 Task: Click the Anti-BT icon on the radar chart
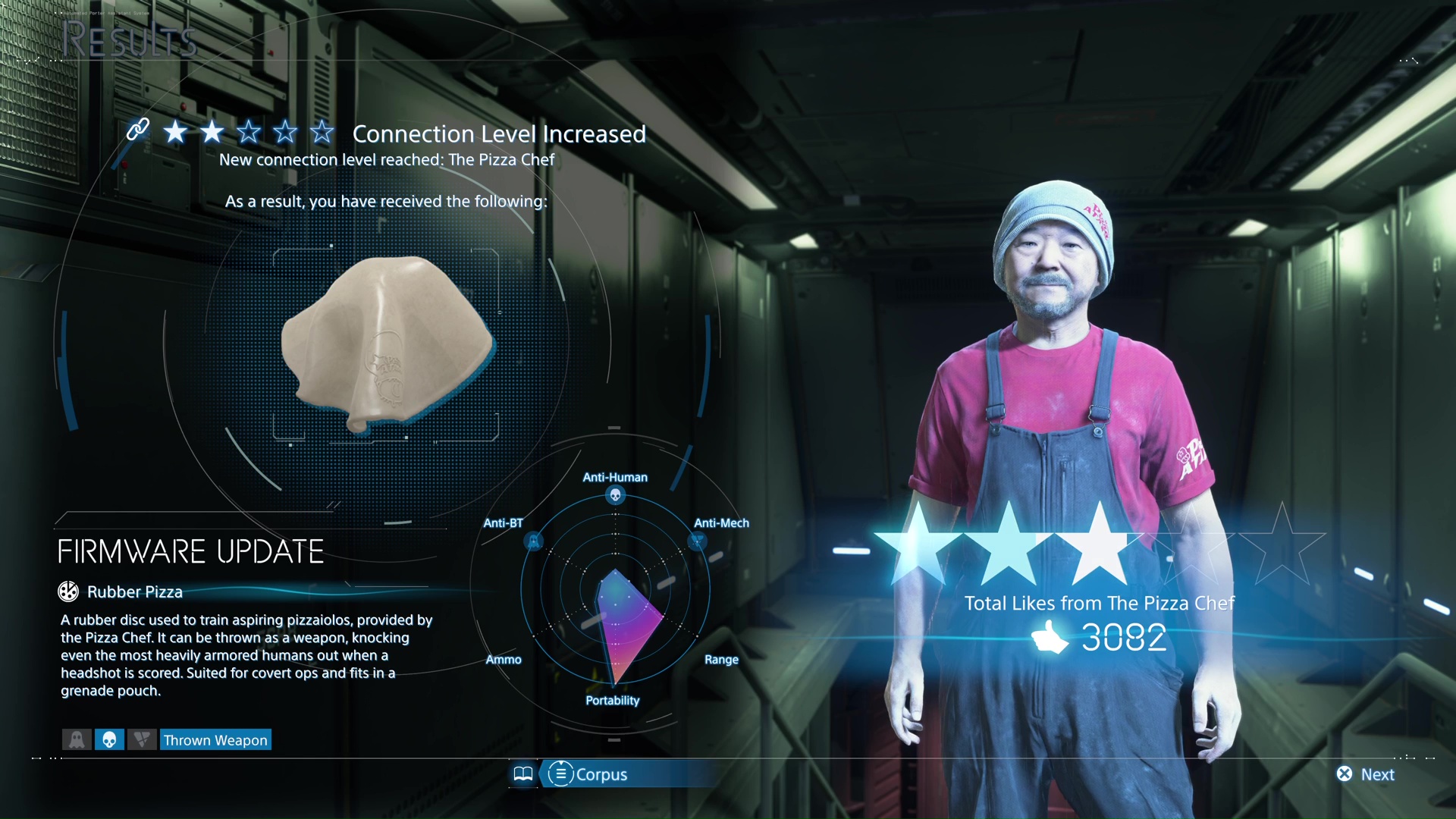534,541
